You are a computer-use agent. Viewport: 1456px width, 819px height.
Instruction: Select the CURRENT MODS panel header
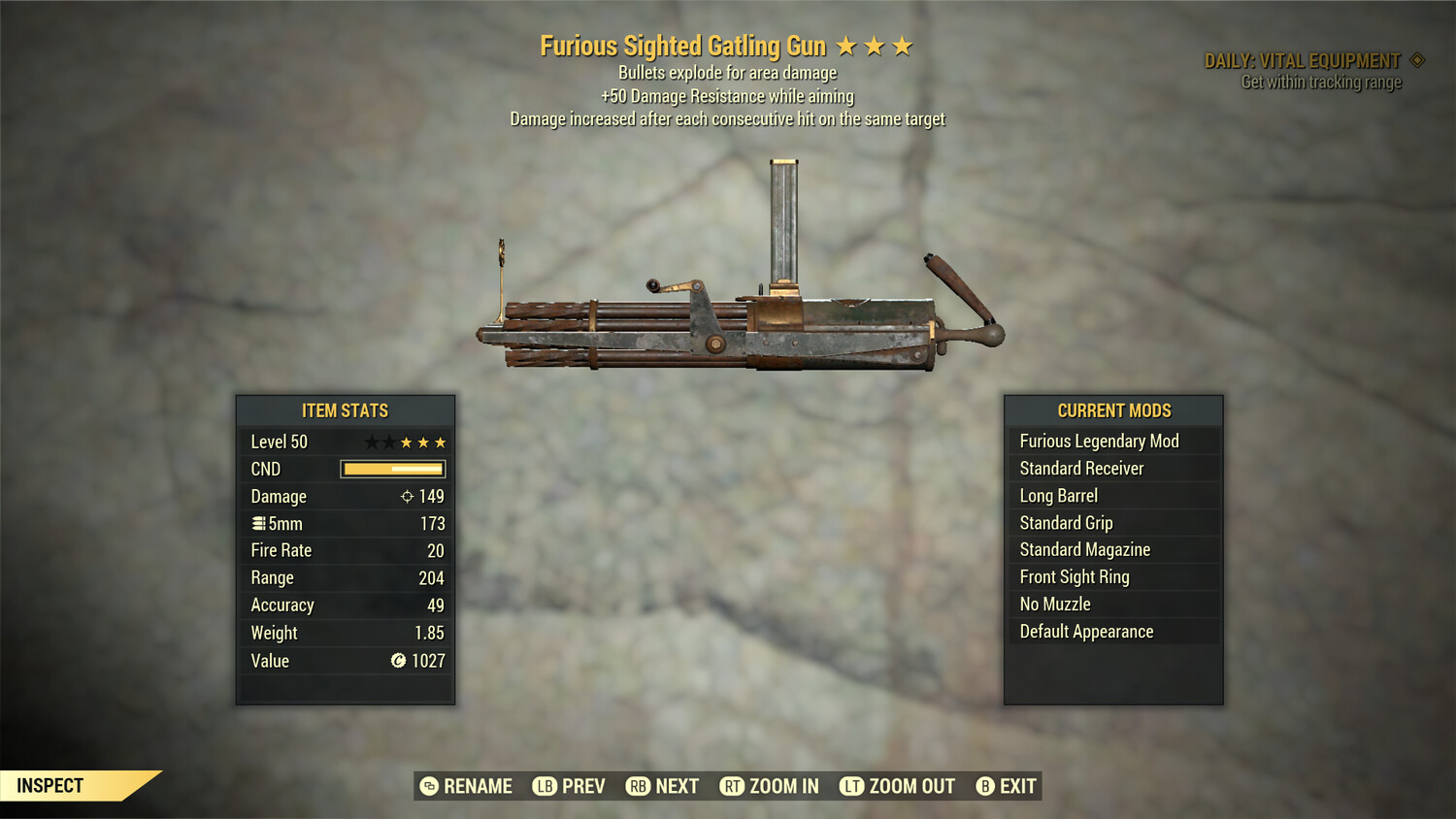pyautogui.click(x=1114, y=410)
